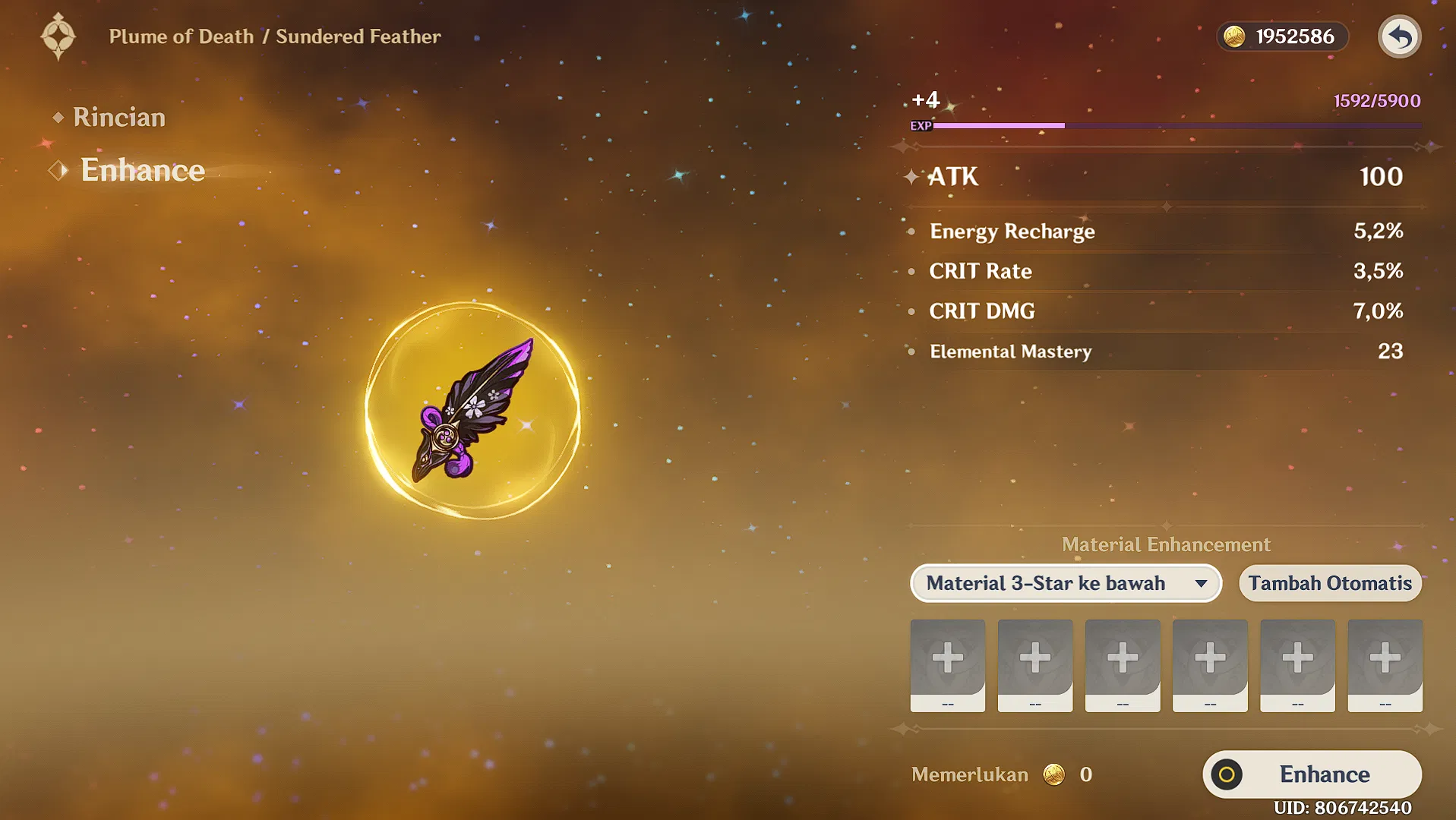This screenshot has height=820, width=1456.
Task: Switch to the Rincian tab
Action: [x=118, y=118]
